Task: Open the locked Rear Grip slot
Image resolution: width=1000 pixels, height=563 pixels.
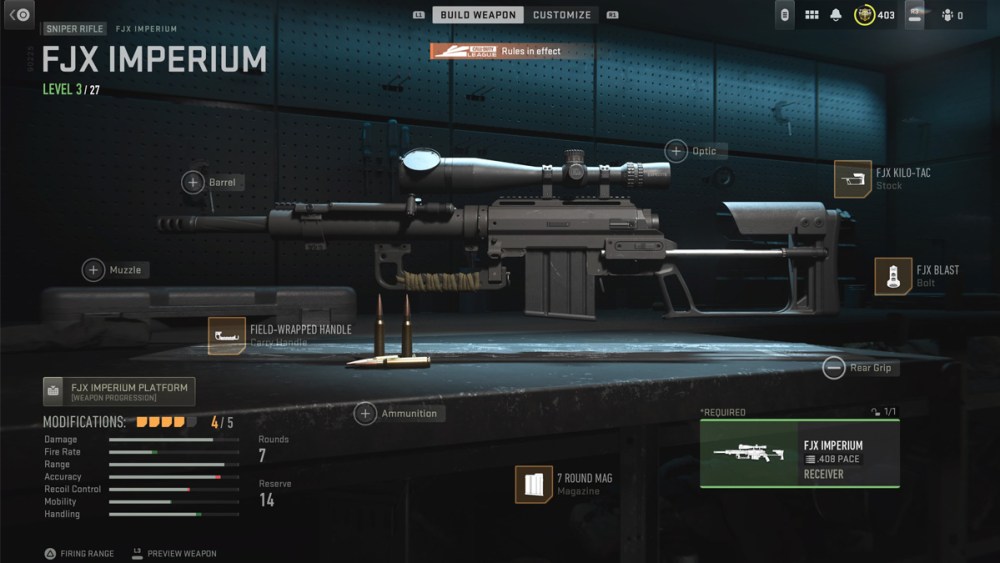Action: tap(834, 368)
